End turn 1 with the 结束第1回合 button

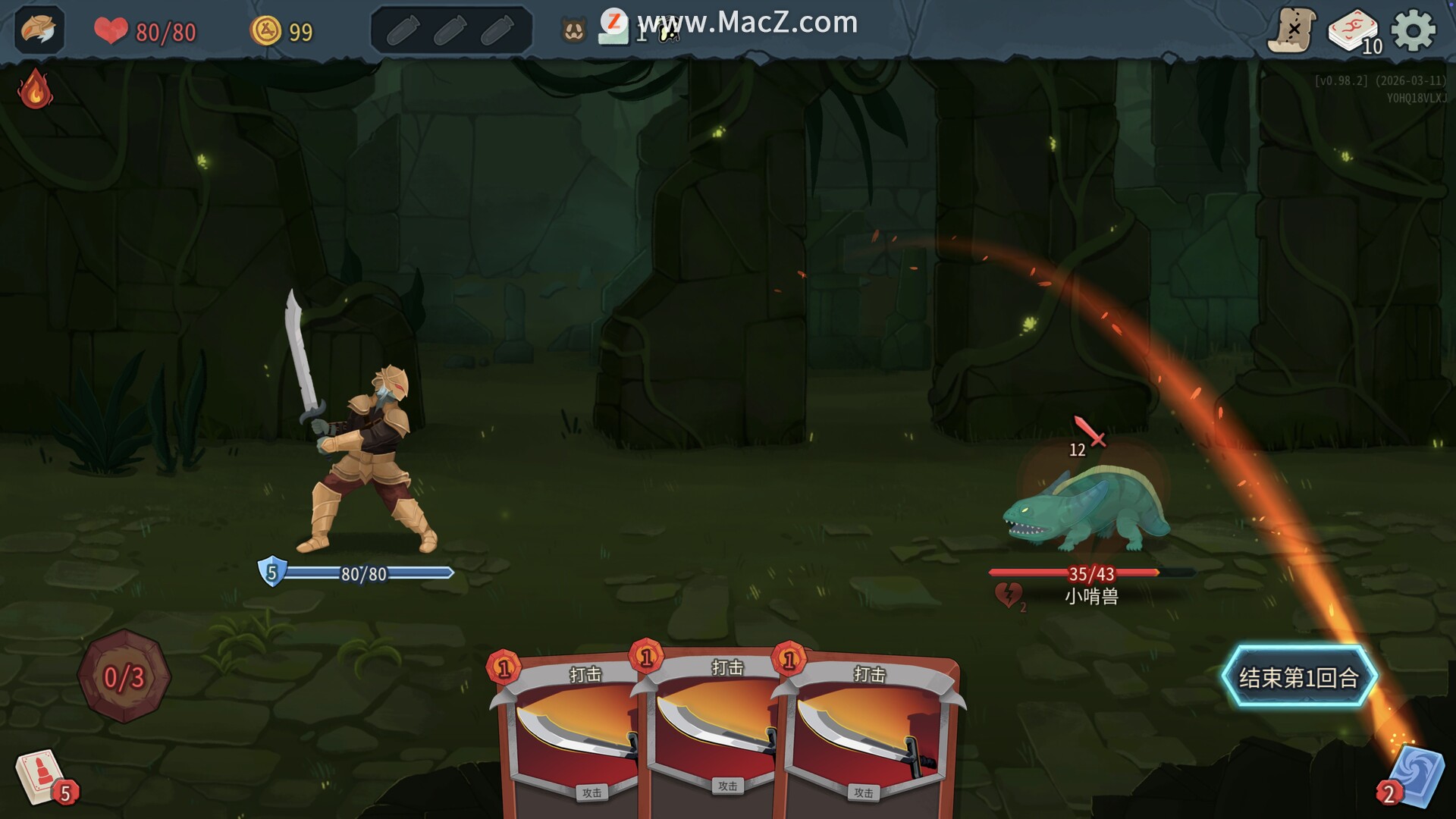pyautogui.click(x=1298, y=677)
